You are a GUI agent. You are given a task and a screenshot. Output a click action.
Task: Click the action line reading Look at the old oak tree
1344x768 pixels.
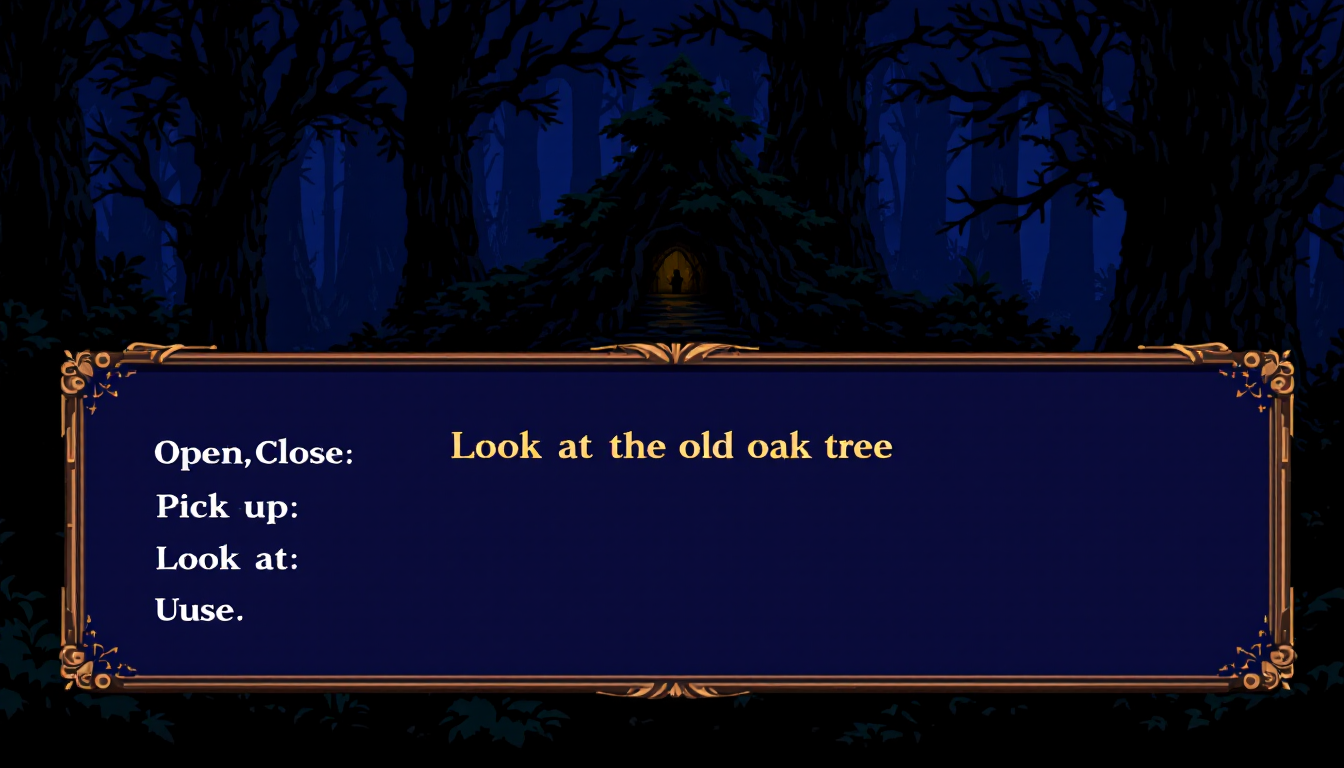point(672,446)
